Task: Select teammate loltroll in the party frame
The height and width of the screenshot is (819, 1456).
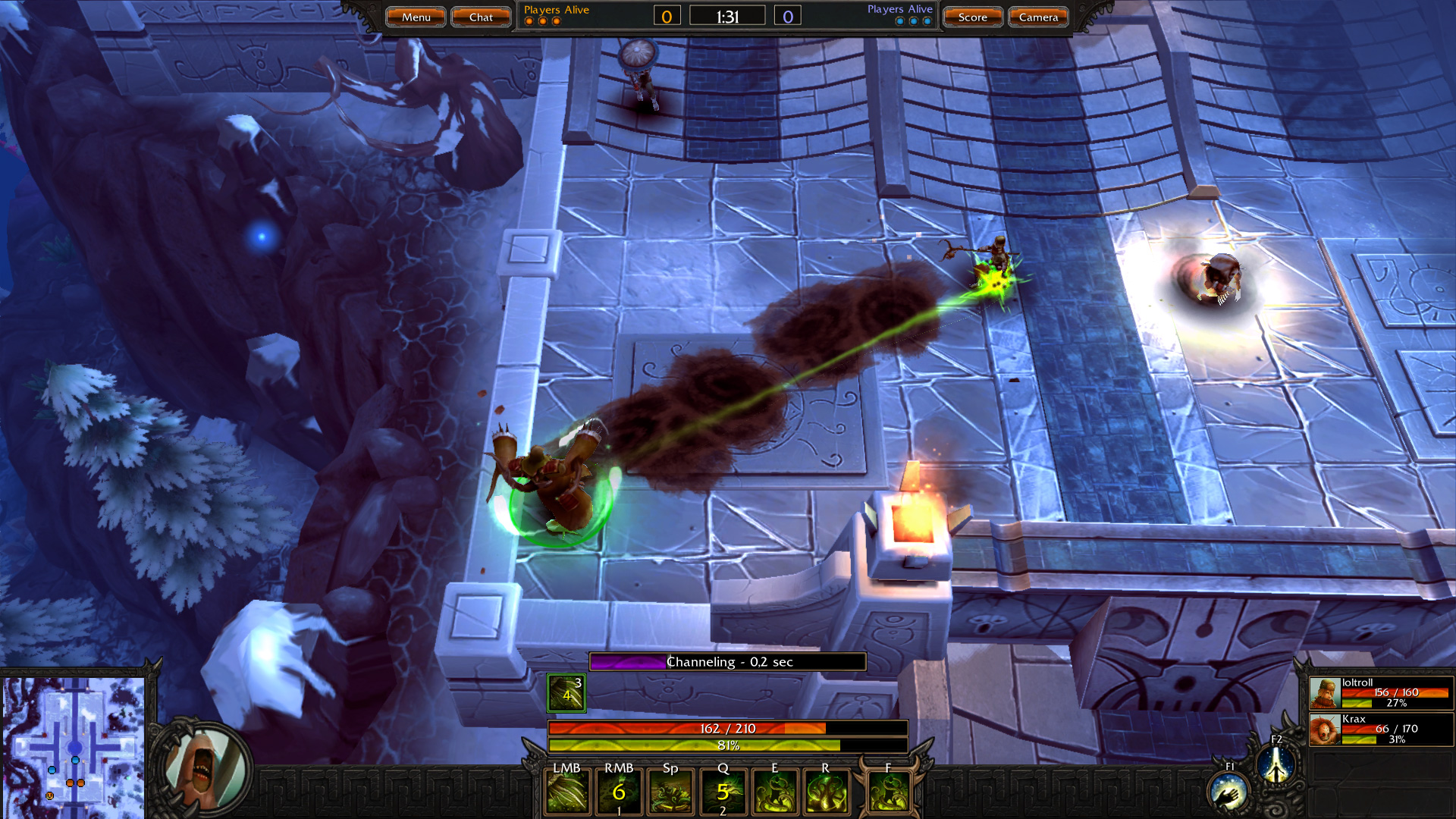Action: click(1380, 693)
